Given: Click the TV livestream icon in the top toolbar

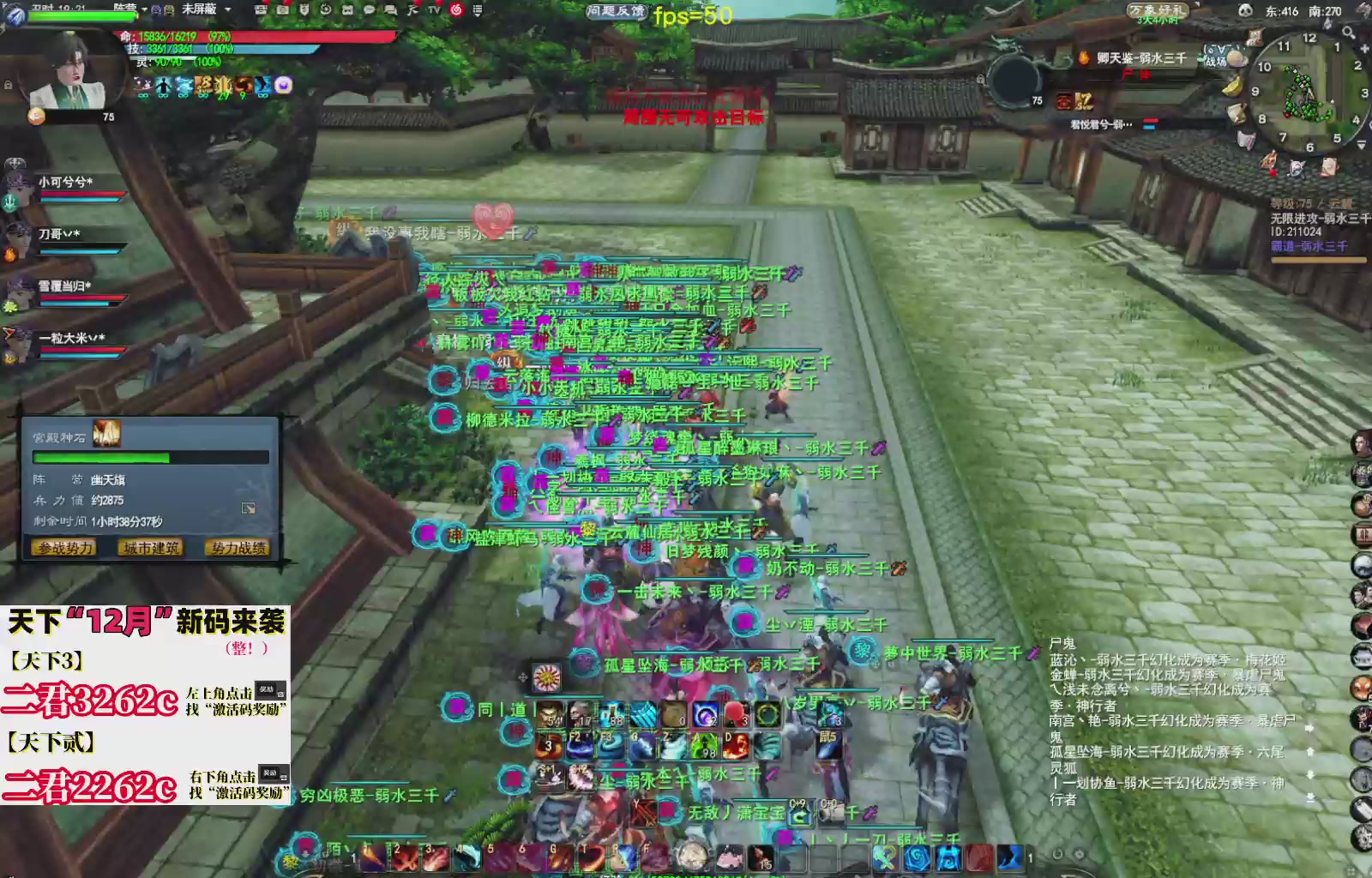Looking at the screenshot, I should 433,10.
